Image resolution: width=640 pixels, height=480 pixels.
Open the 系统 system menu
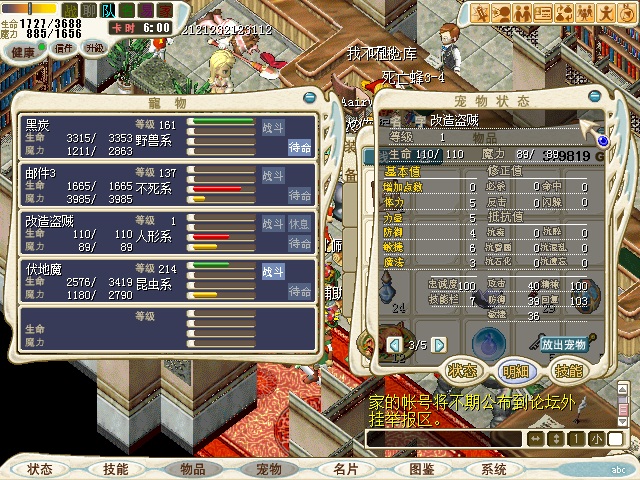click(x=494, y=468)
